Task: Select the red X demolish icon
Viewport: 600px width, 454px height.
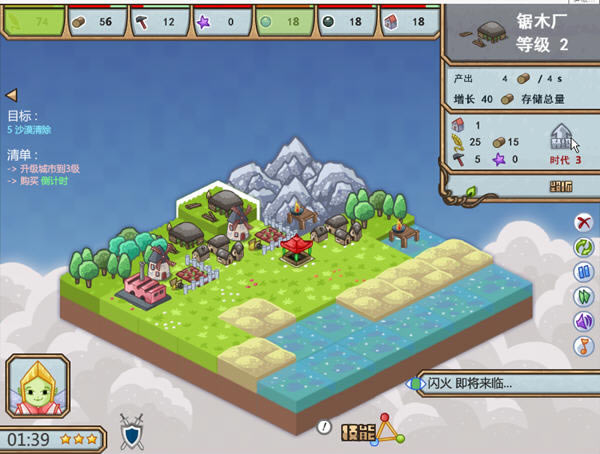Action: (x=583, y=222)
